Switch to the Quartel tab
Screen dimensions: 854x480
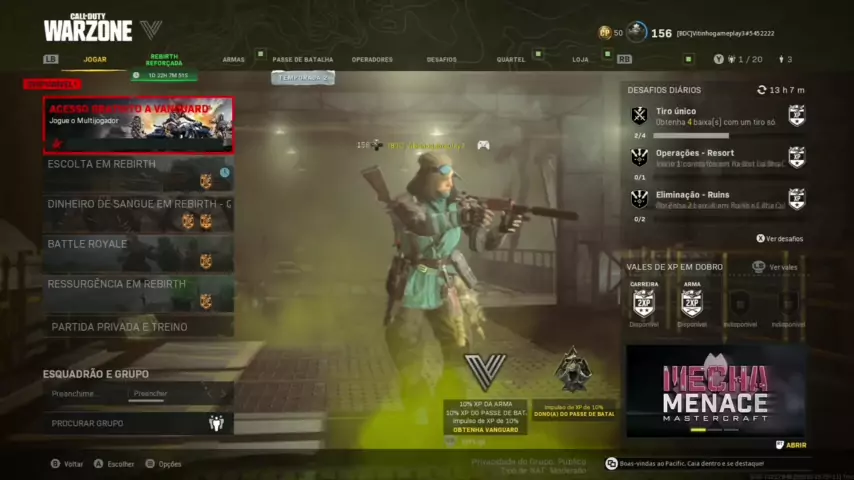tap(510, 59)
